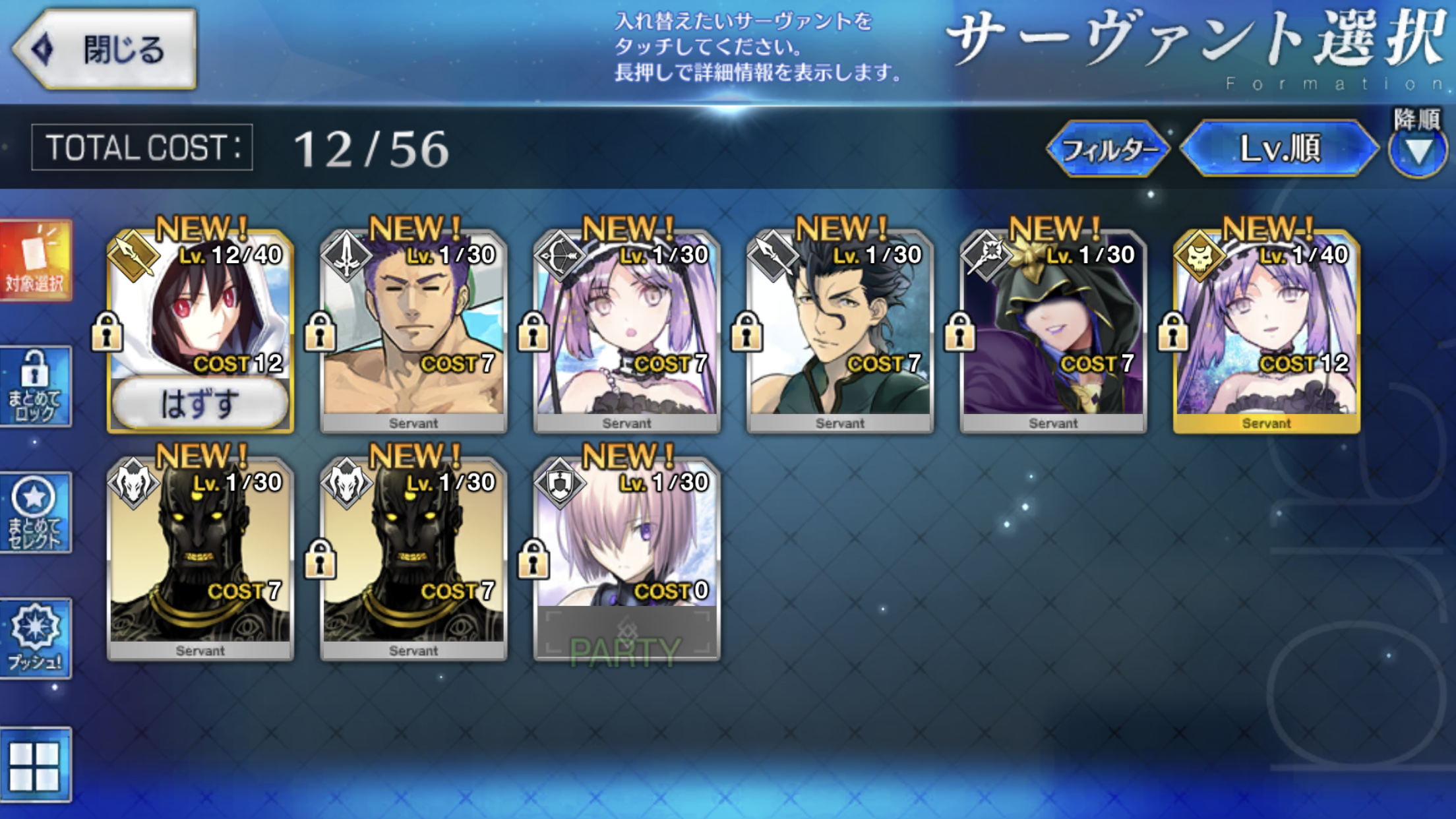This screenshot has width=1456, height=819.
Task: Remove the servant with the はずす button
Action: (x=200, y=402)
